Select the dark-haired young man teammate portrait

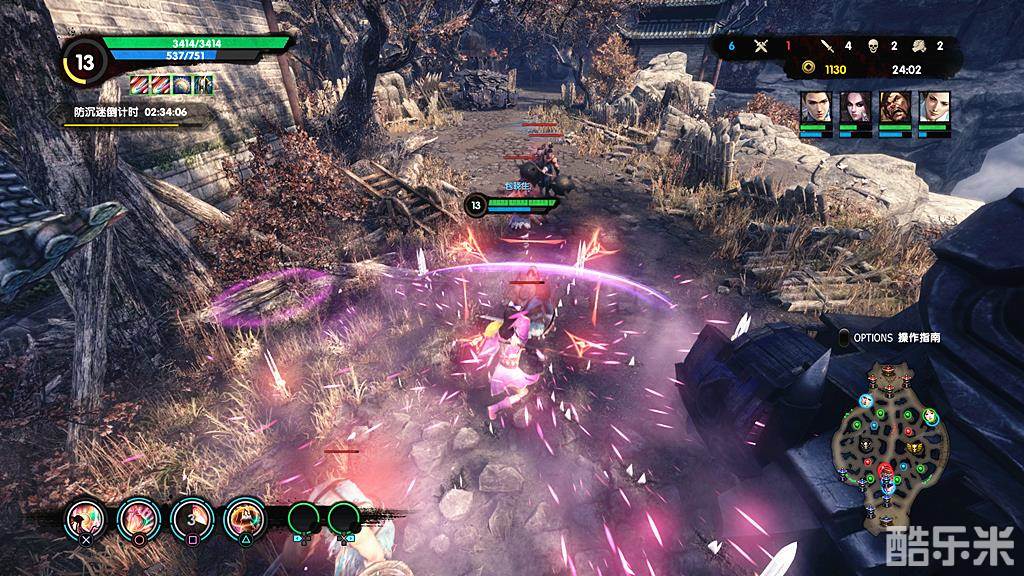814,107
